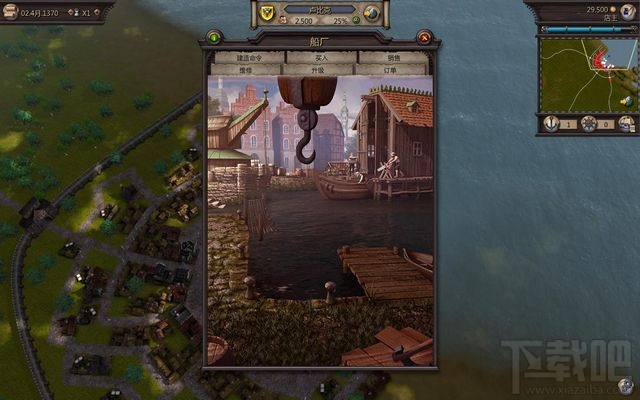The image size is (640, 400).
Task: Click the player portrait icon near the gold
Action: [x=629, y=10]
